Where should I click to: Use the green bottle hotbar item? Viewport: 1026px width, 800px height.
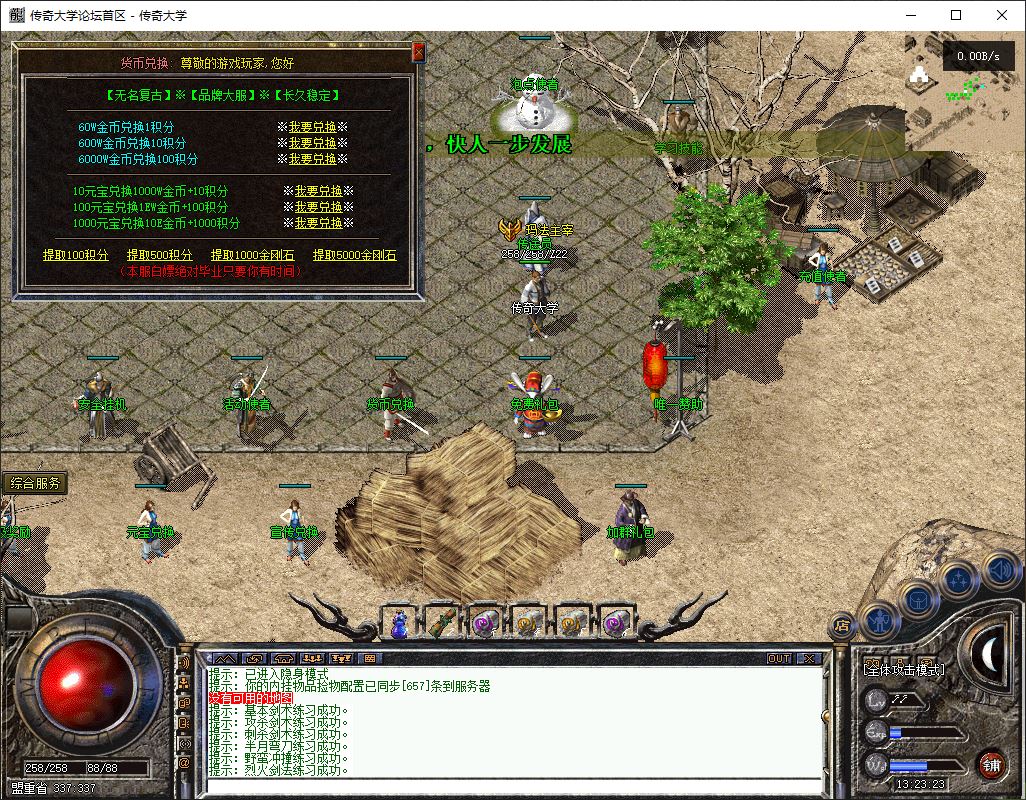442,623
